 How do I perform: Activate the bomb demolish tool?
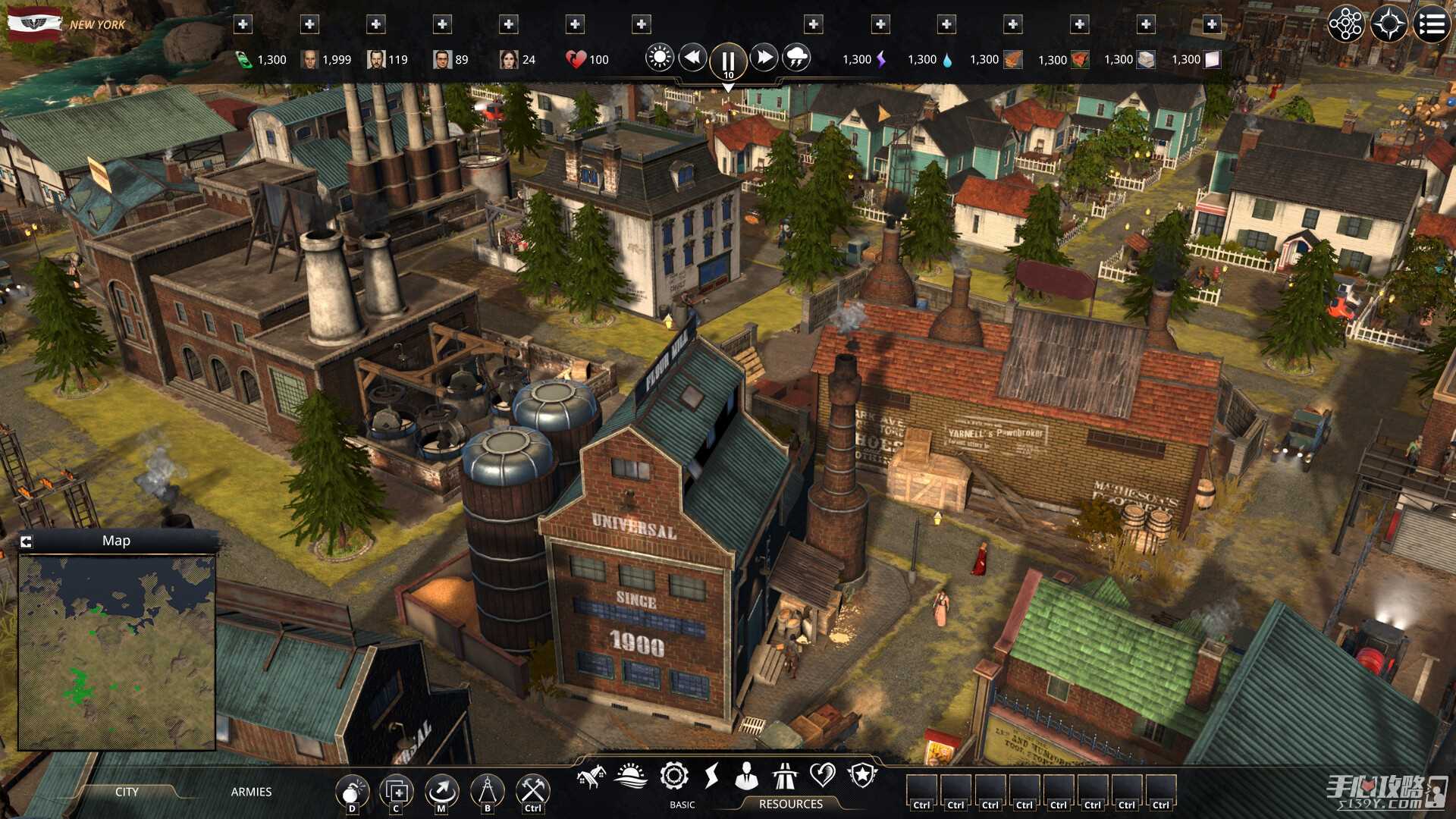click(x=351, y=792)
